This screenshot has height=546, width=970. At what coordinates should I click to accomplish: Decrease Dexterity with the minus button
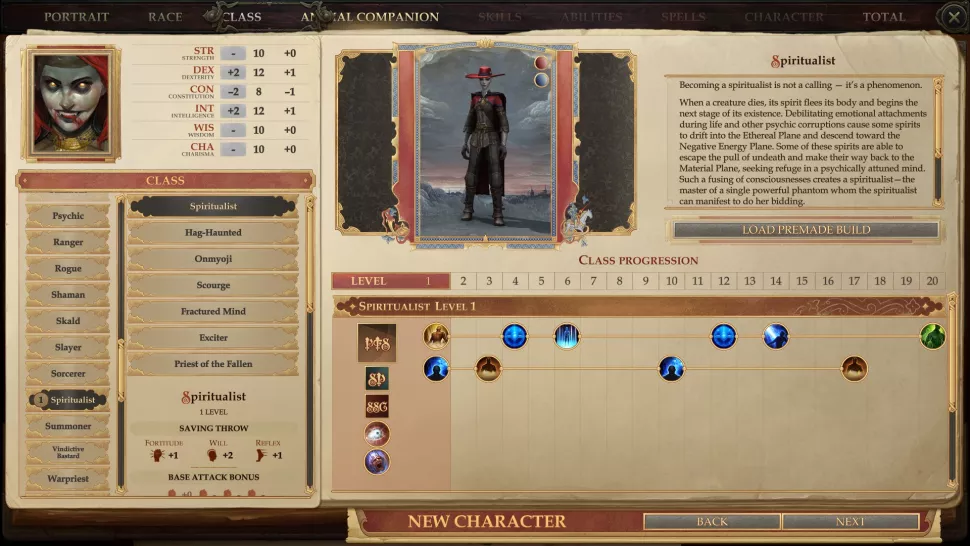tap(233, 72)
